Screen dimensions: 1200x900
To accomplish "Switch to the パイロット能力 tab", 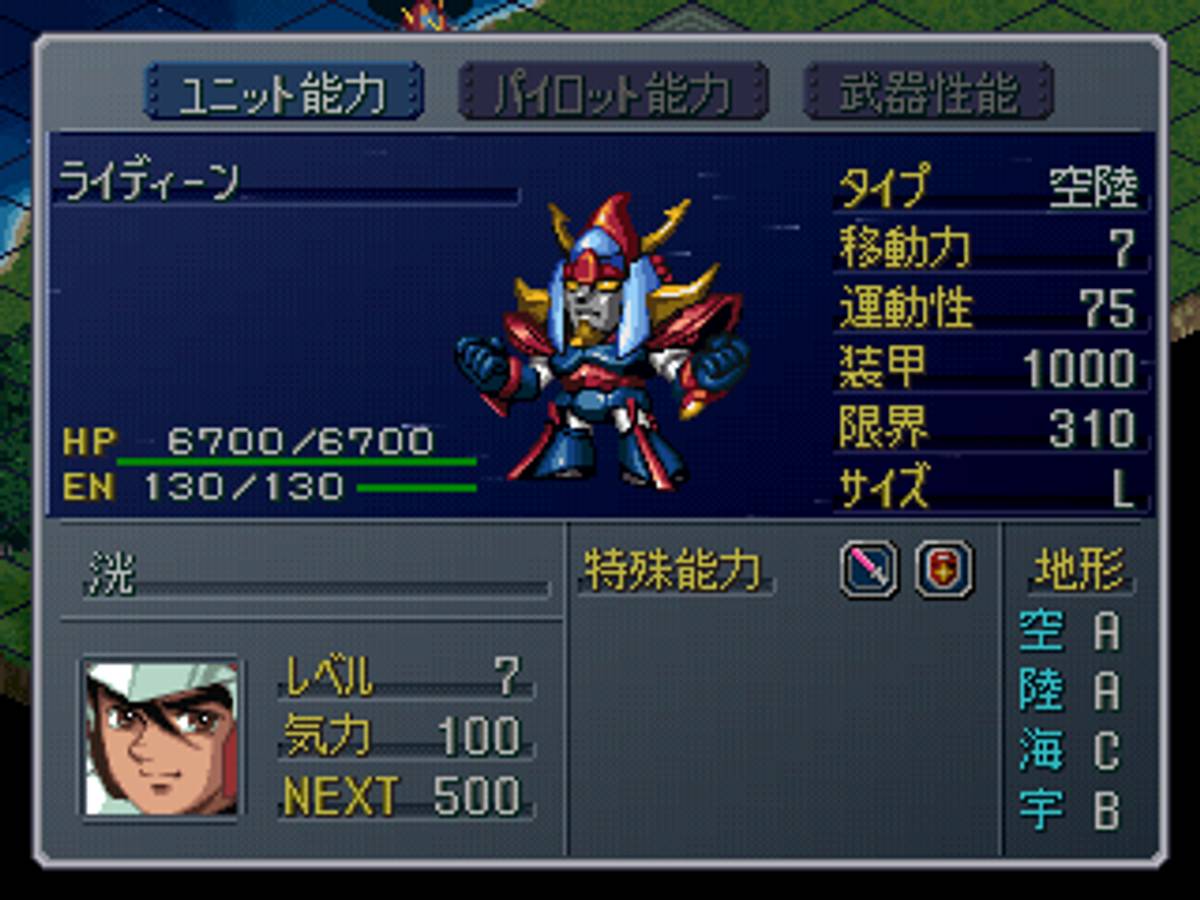I will tap(612, 92).
